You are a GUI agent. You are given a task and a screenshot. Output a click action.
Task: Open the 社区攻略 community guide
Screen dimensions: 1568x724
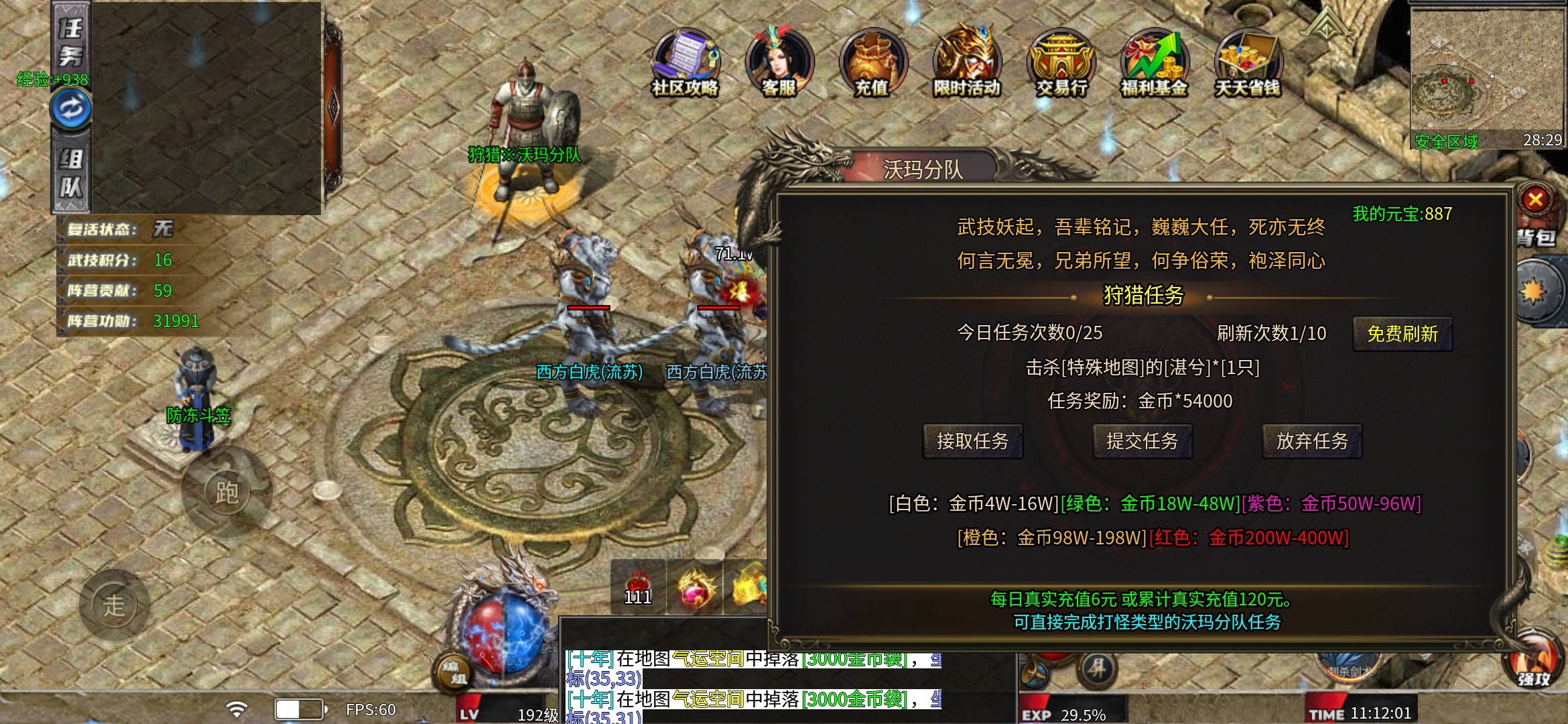click(x=685, y=64)
